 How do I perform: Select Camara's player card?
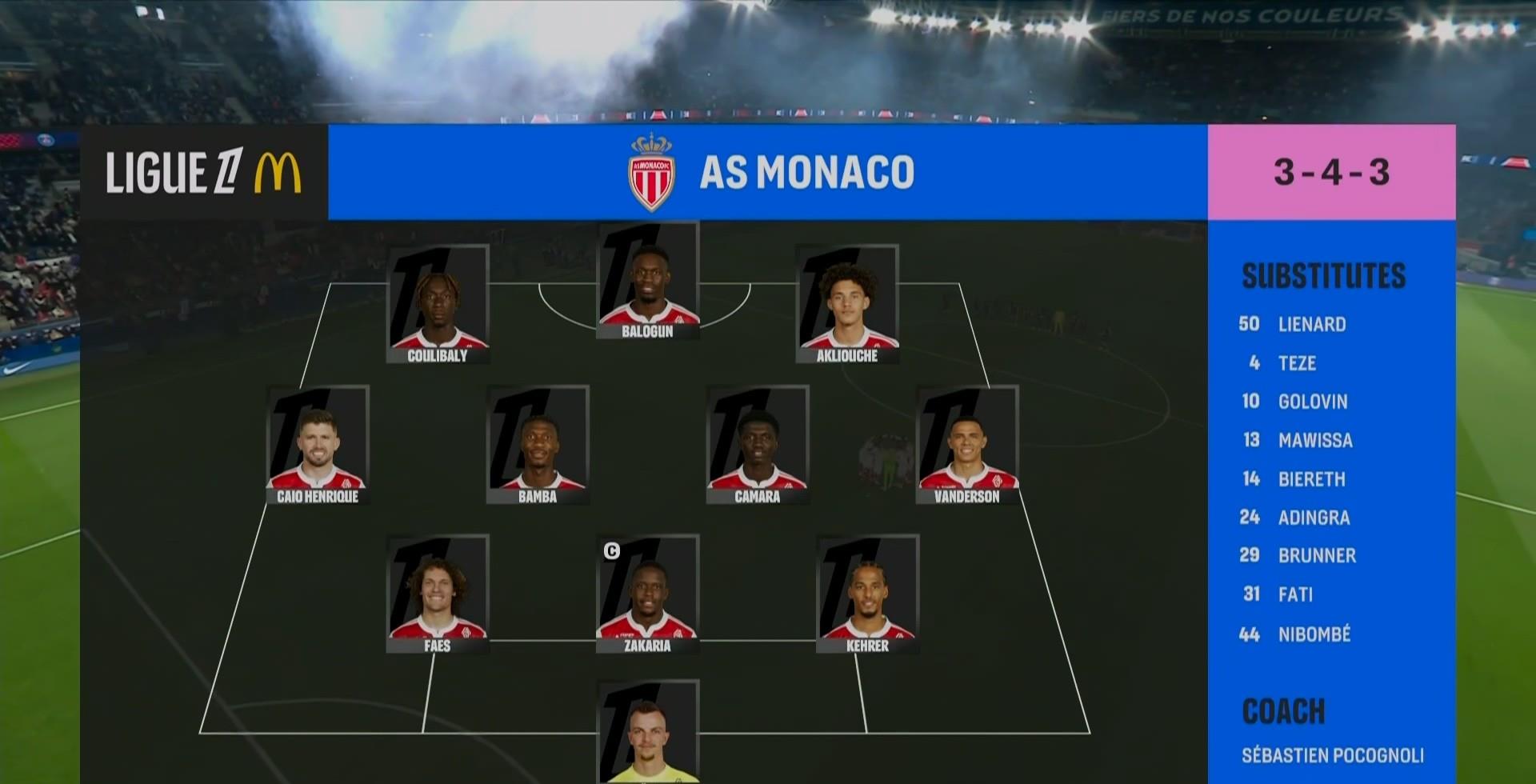coord(758,445)
